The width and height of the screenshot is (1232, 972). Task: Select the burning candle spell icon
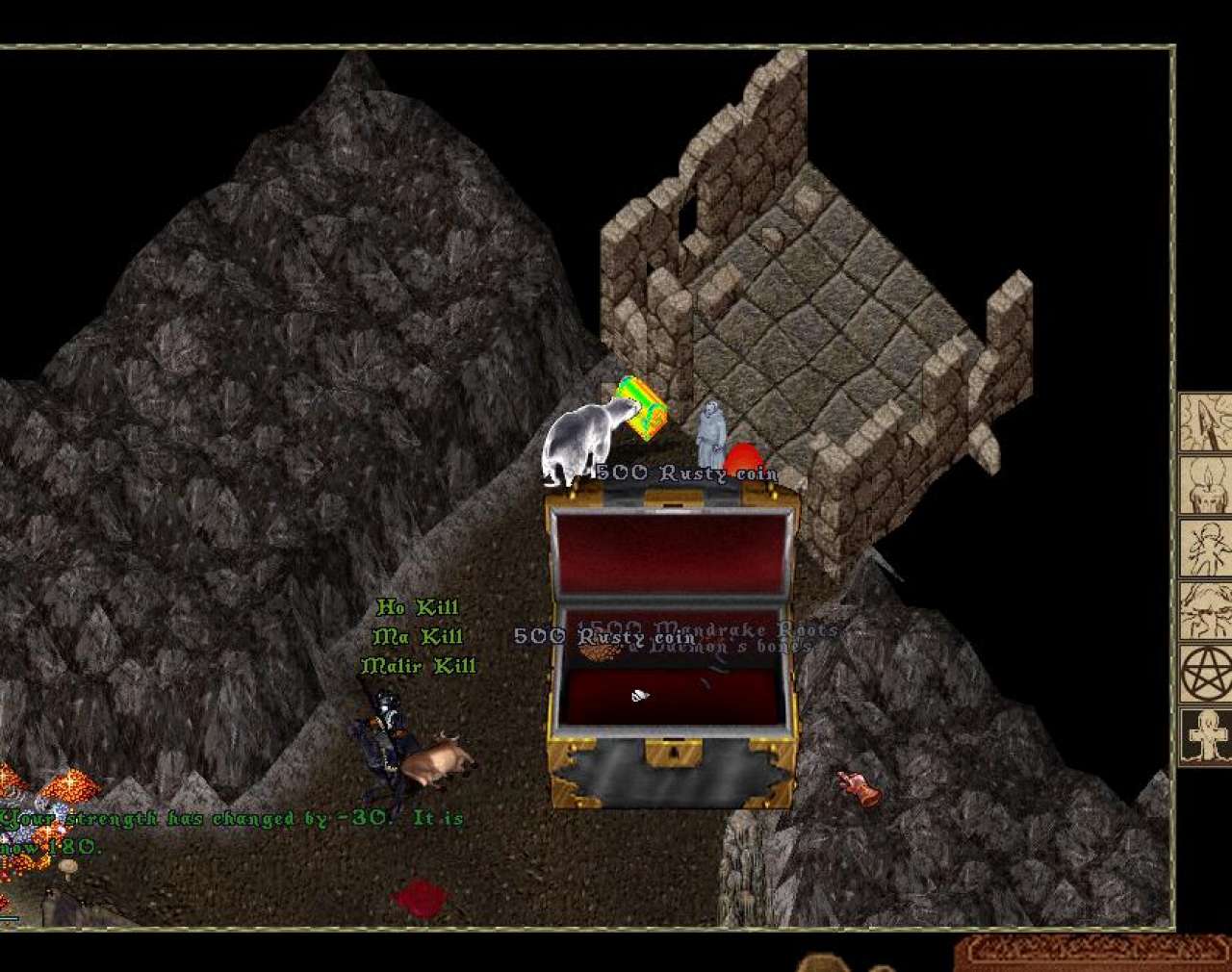pyautogui.click(x=1207, y=484)
